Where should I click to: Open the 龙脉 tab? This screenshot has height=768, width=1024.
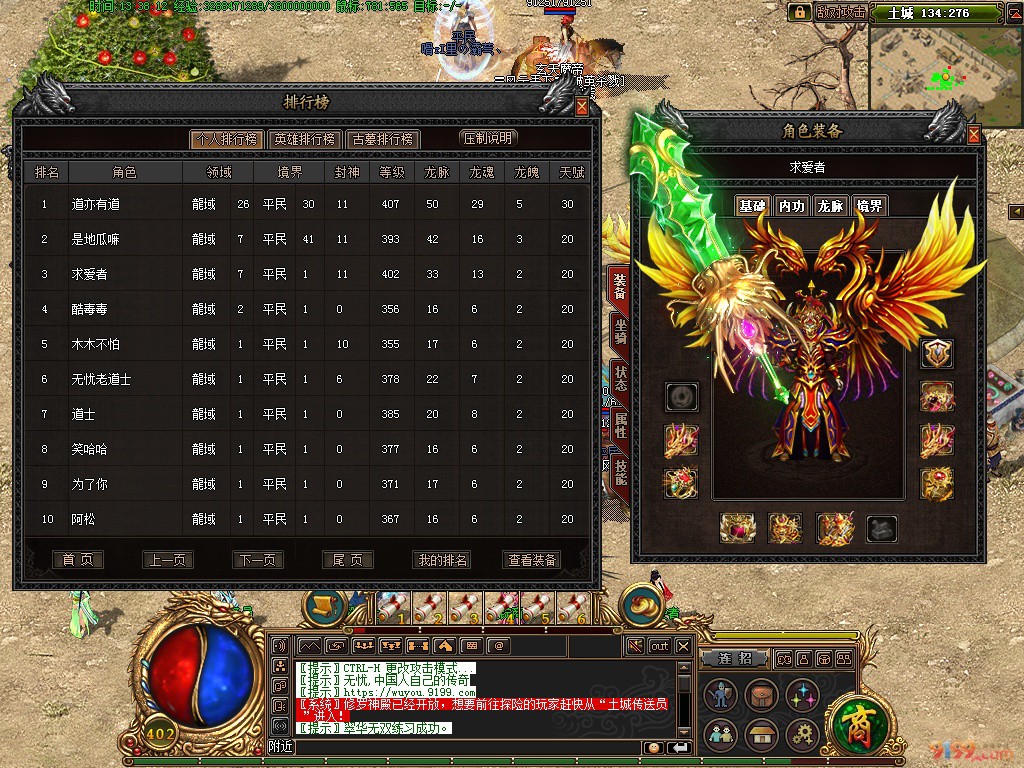pos(830,206)
